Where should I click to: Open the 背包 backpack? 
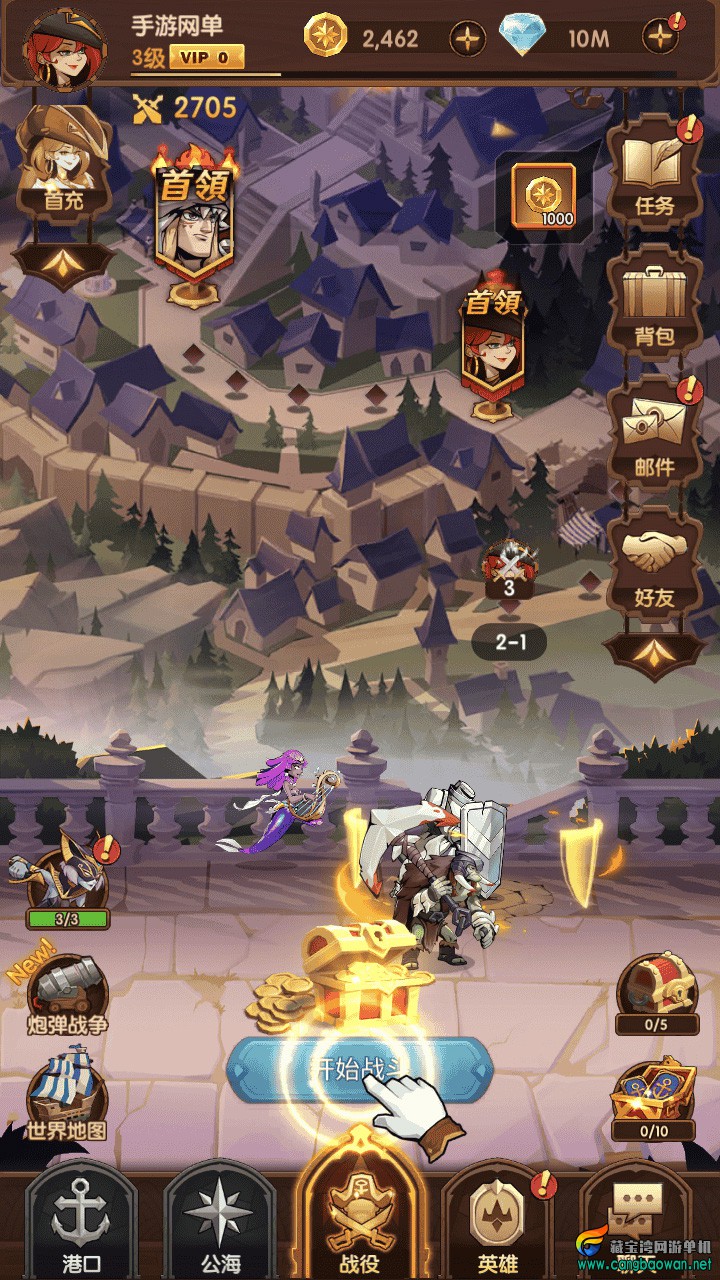point(655,305)
